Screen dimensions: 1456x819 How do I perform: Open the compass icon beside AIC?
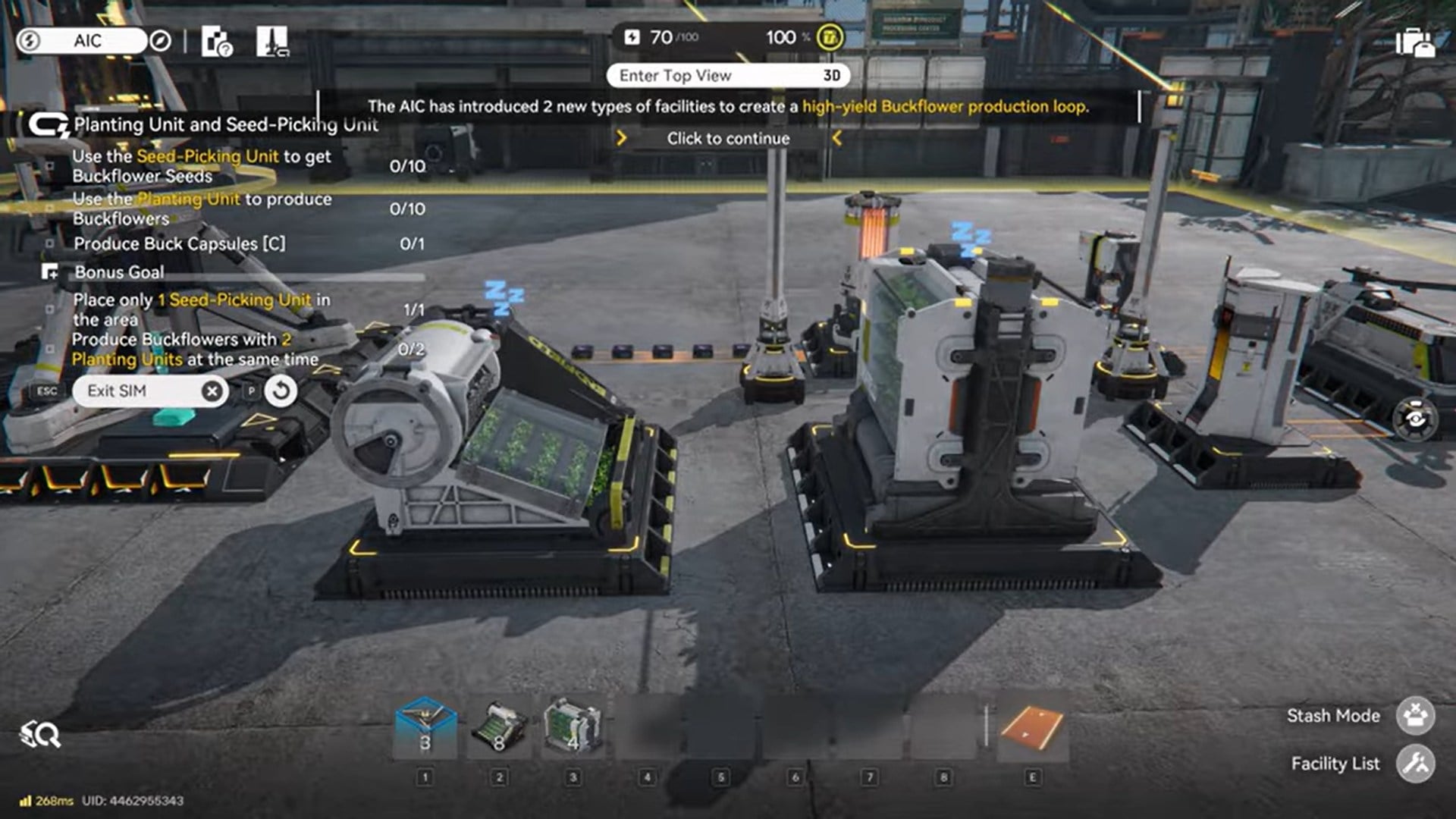(160, 41)
